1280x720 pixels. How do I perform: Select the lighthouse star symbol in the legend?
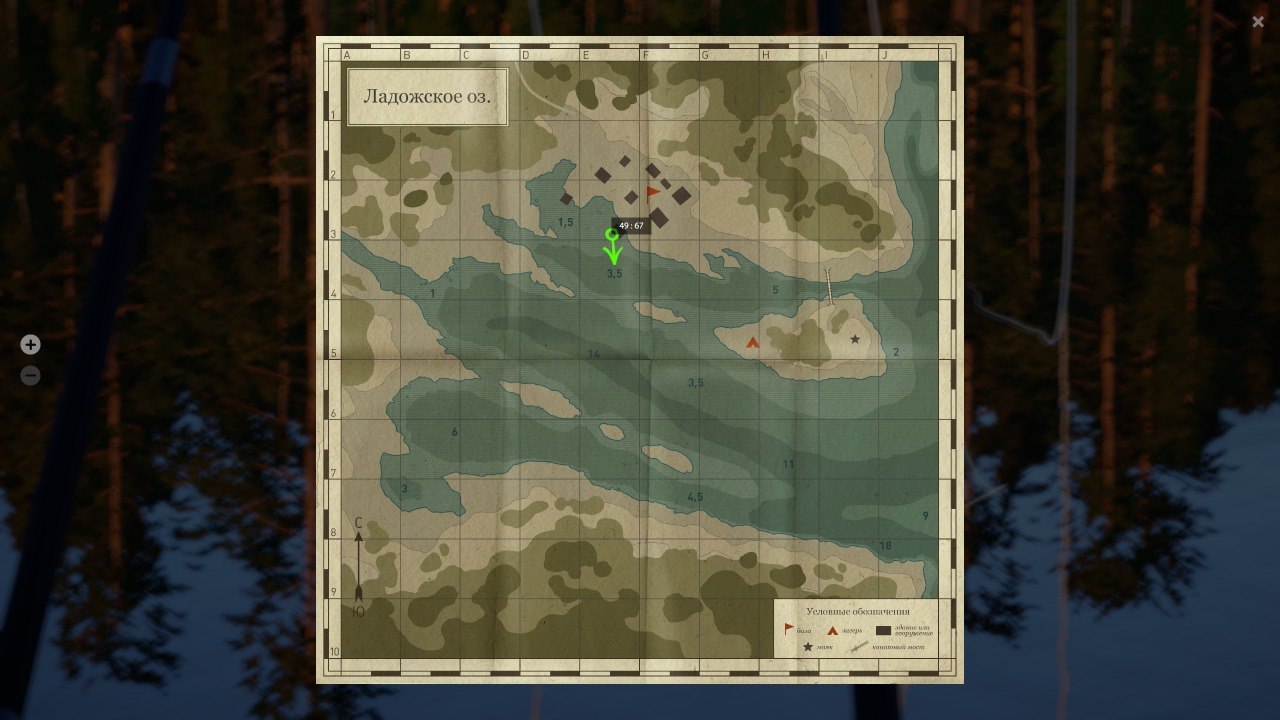tap(808, 647)
